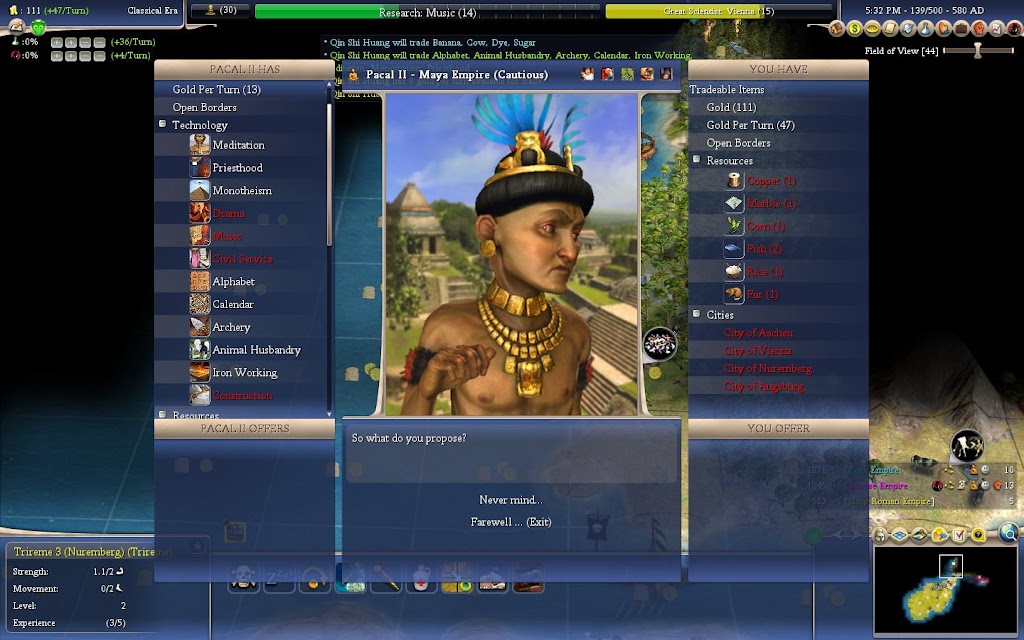Click the Calendar technology row
The height and width of the screenshot is (640, 1024).
pos(233,305)
